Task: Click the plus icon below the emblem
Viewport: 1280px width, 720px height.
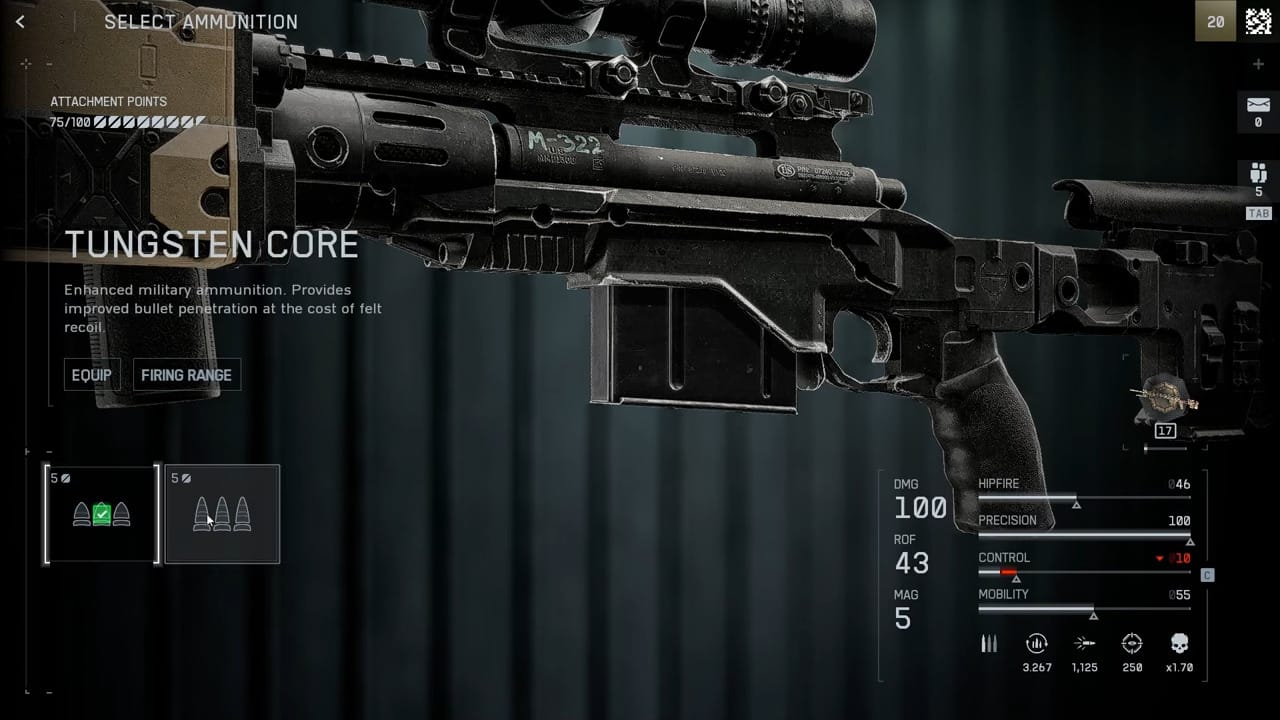Action: pyautogui.click(x=1258, y=65)
